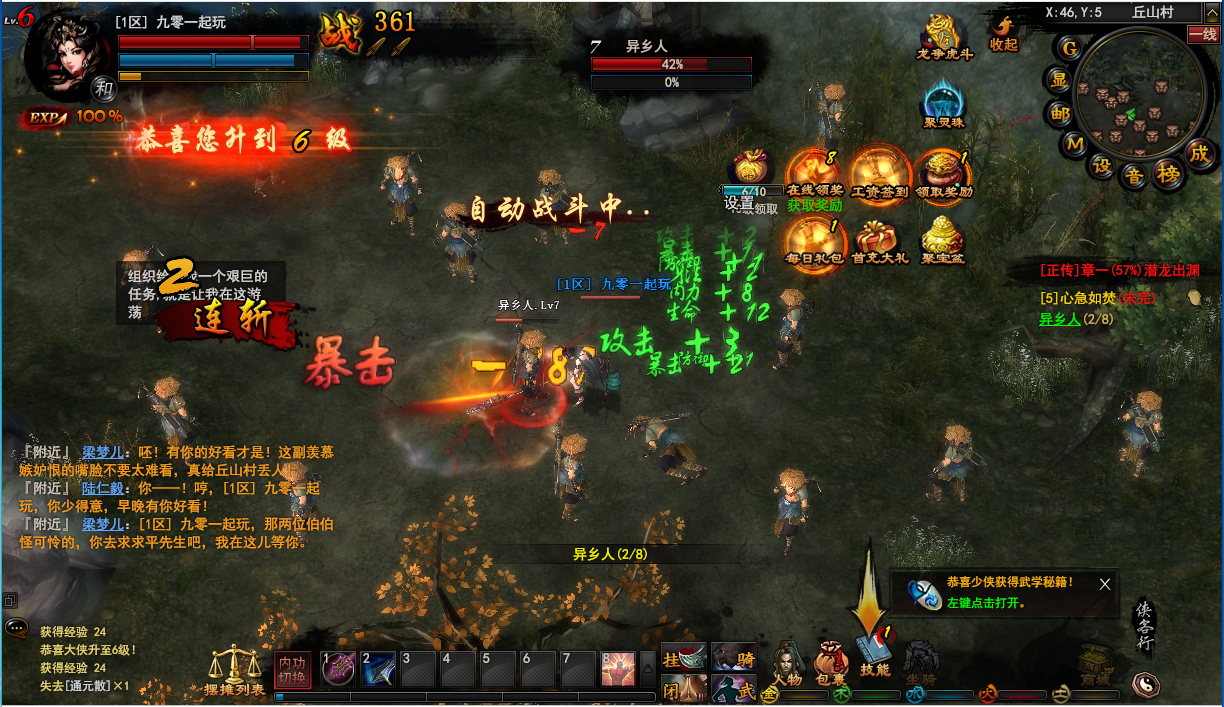Open the 摆摊列表 stall list
The height and width of the screenshot is (707, 1224).
pyautogui.click(x=234, y=670)
